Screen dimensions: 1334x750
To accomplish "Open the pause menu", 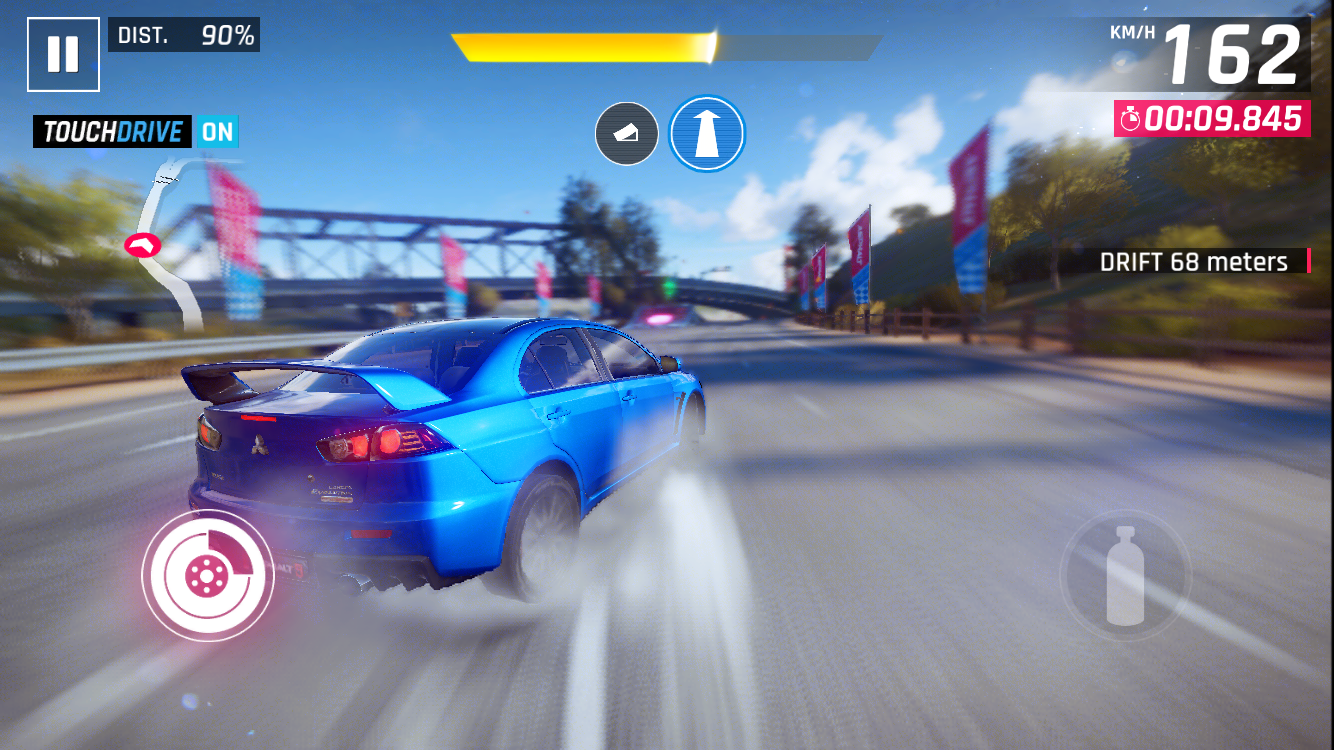I will (62, 52).
